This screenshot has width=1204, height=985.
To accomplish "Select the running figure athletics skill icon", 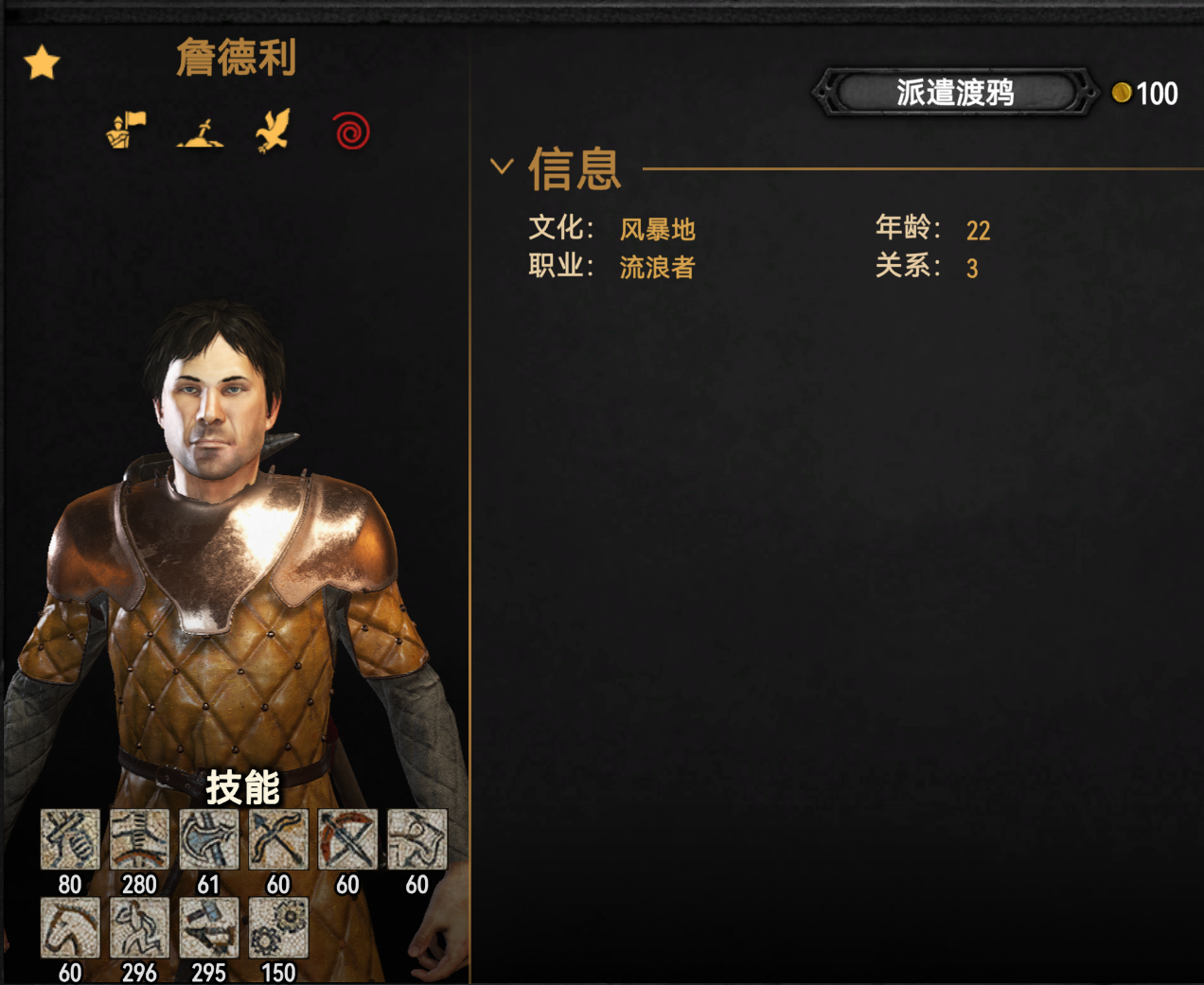I will coord(139,927).
